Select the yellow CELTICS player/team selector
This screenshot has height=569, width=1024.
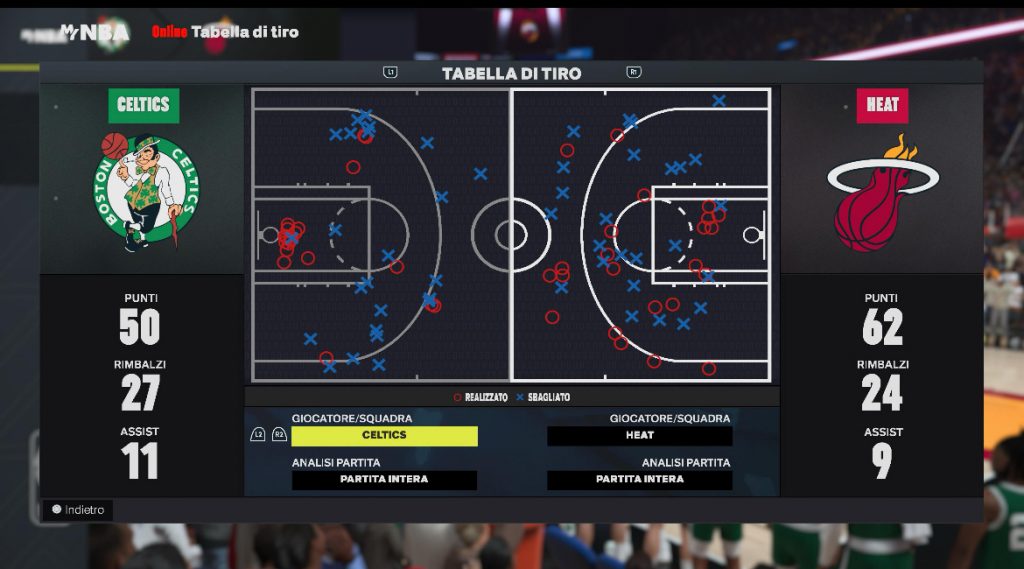click(384, 436)
